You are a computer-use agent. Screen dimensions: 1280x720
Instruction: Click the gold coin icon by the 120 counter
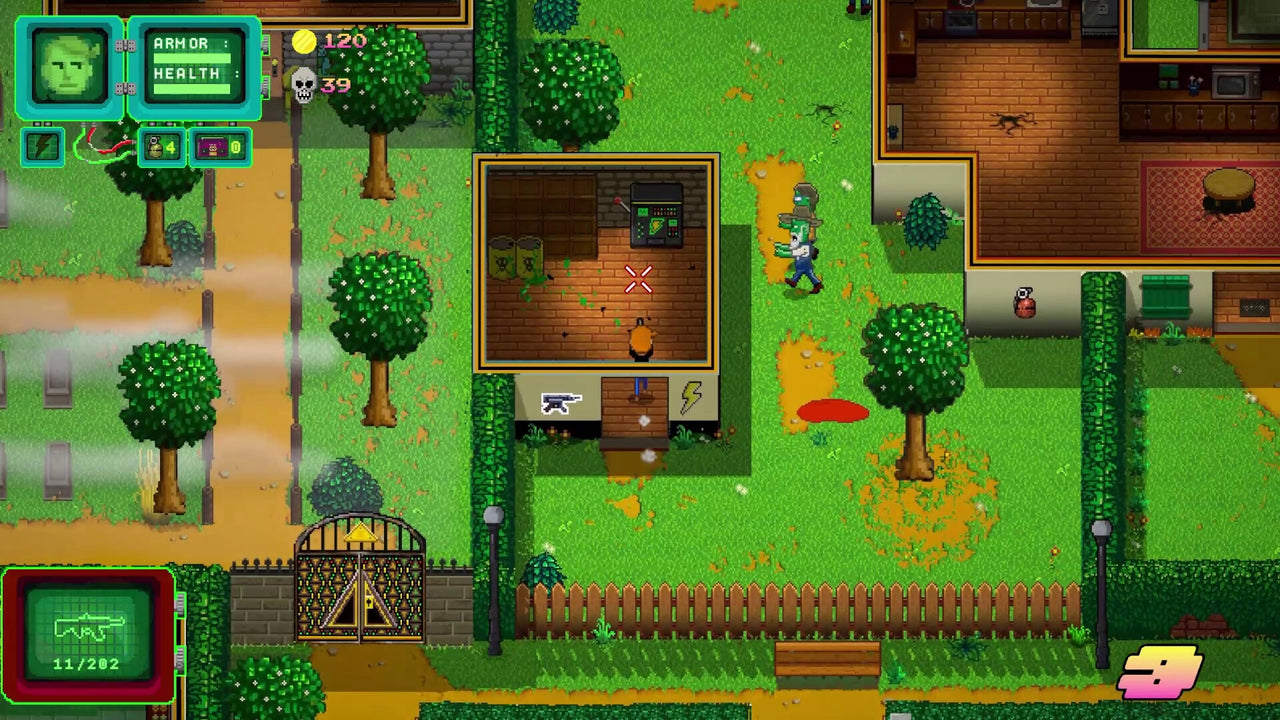coord(306,41)
